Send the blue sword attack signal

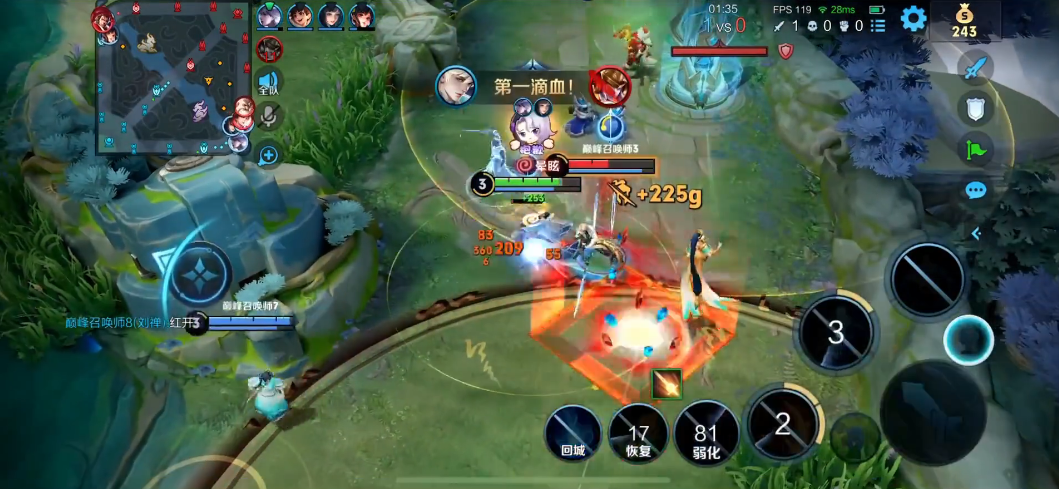pos(975,68)
